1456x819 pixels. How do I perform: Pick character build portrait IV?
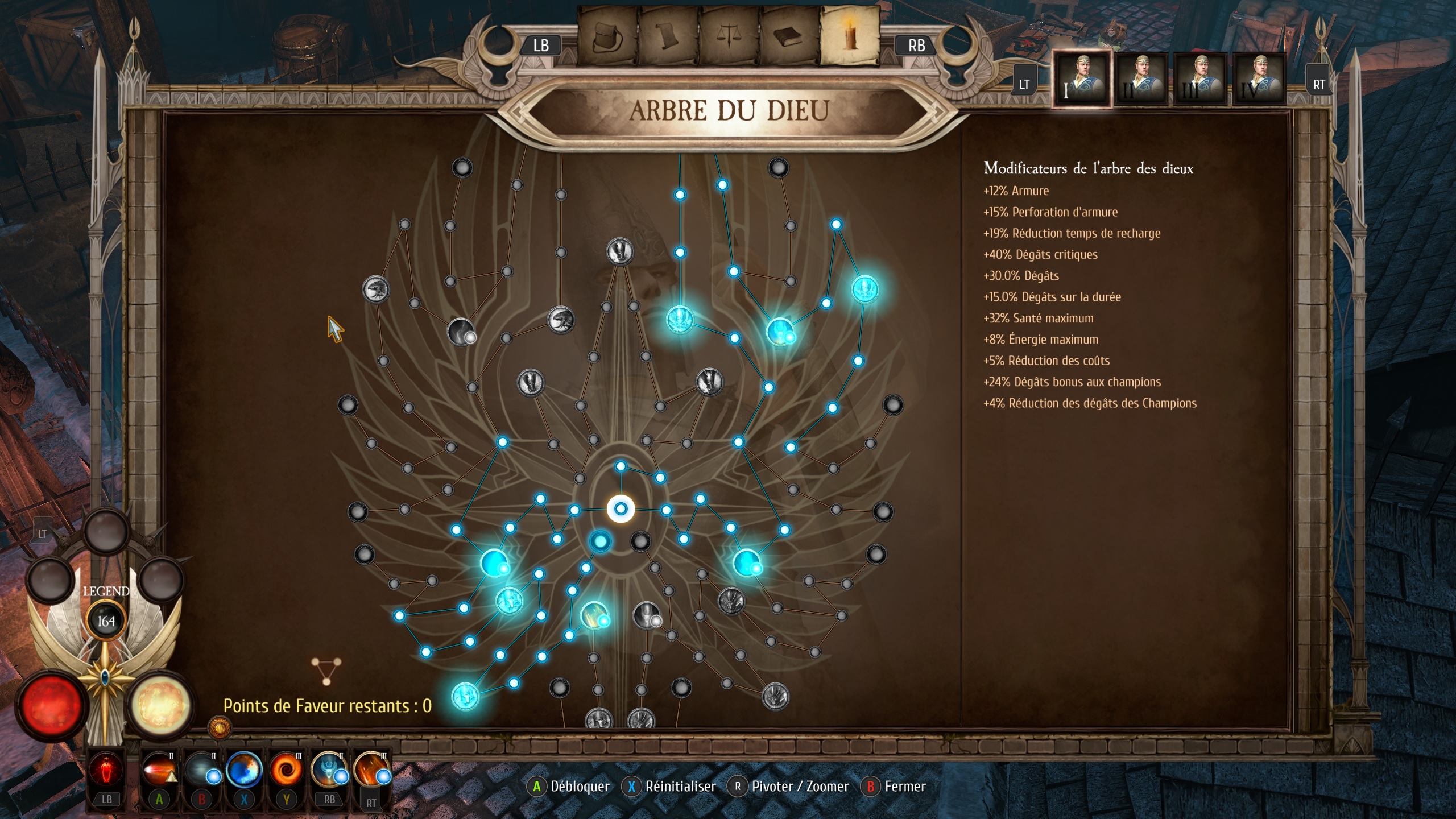tap(1259, 79)
